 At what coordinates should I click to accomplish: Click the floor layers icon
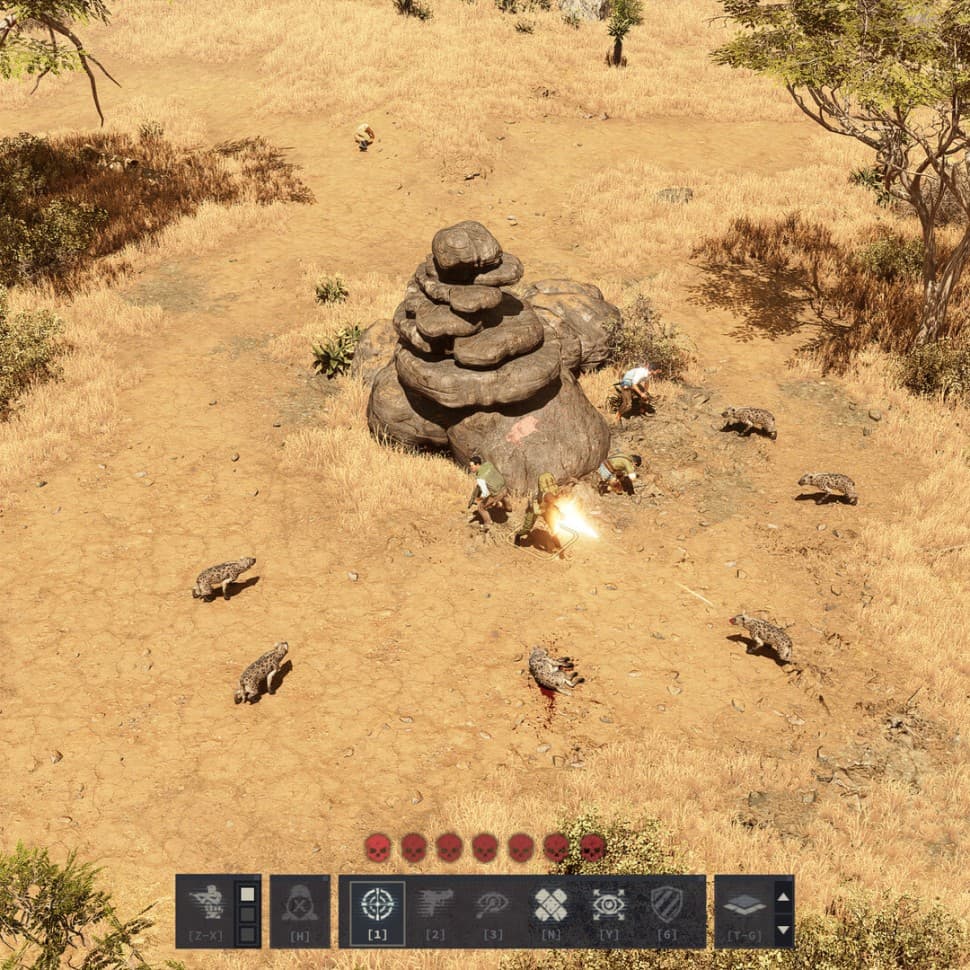pyautogui.click(x=744, y=905)
